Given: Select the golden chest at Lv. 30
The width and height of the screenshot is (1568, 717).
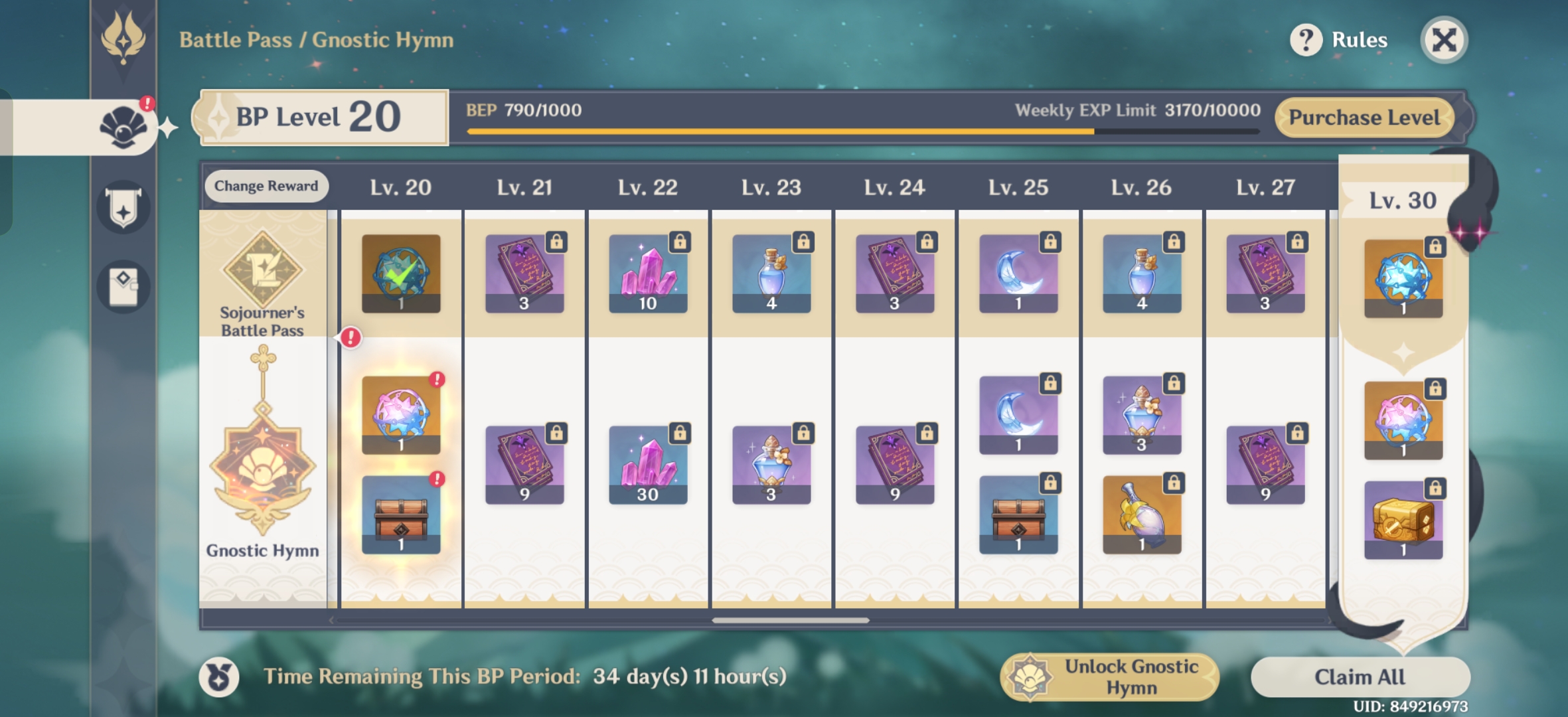Looking at the screenshot, I should point(1403,520).
